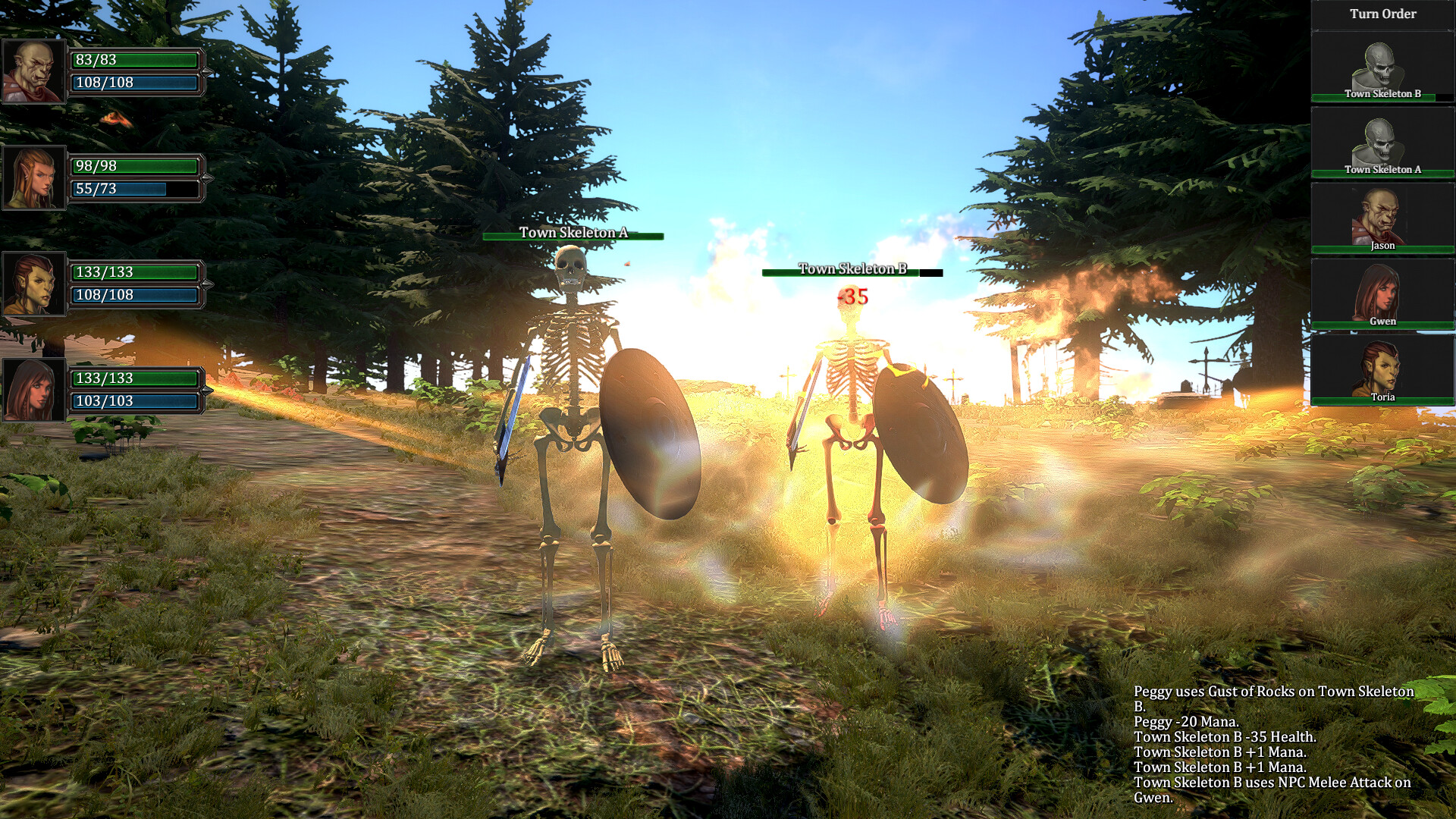Target Town Skeleton A via its nameplate

coord(573,234)
